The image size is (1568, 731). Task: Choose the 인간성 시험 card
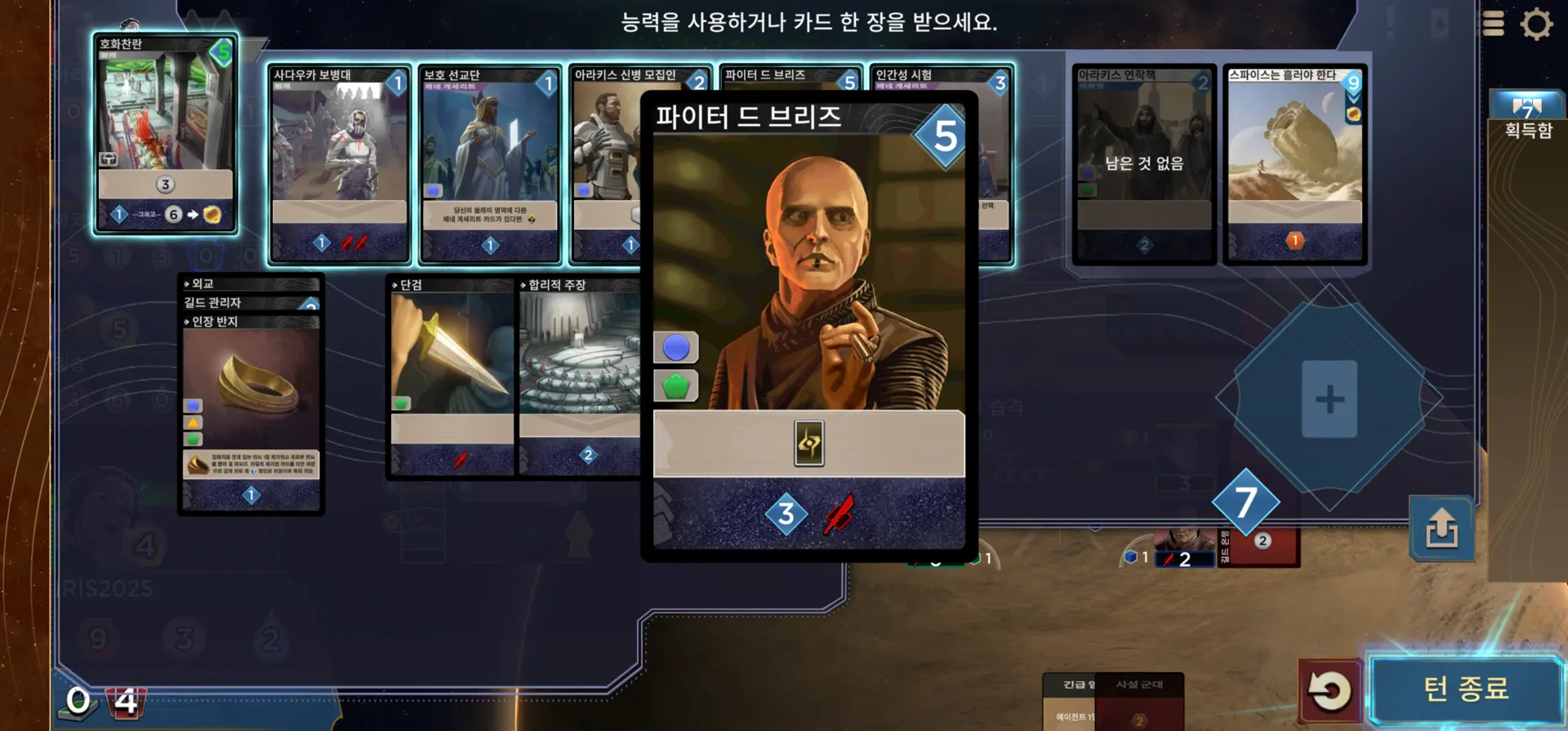993,163
